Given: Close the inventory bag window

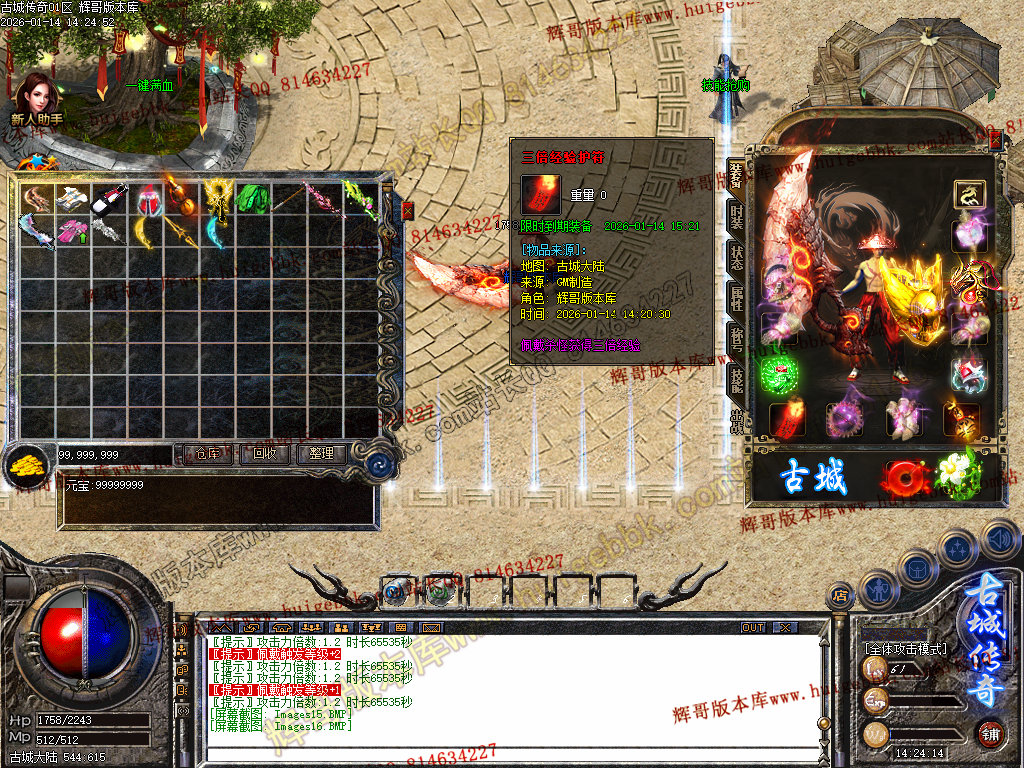Looking at the screenshot, I should [x=407, y=211].
